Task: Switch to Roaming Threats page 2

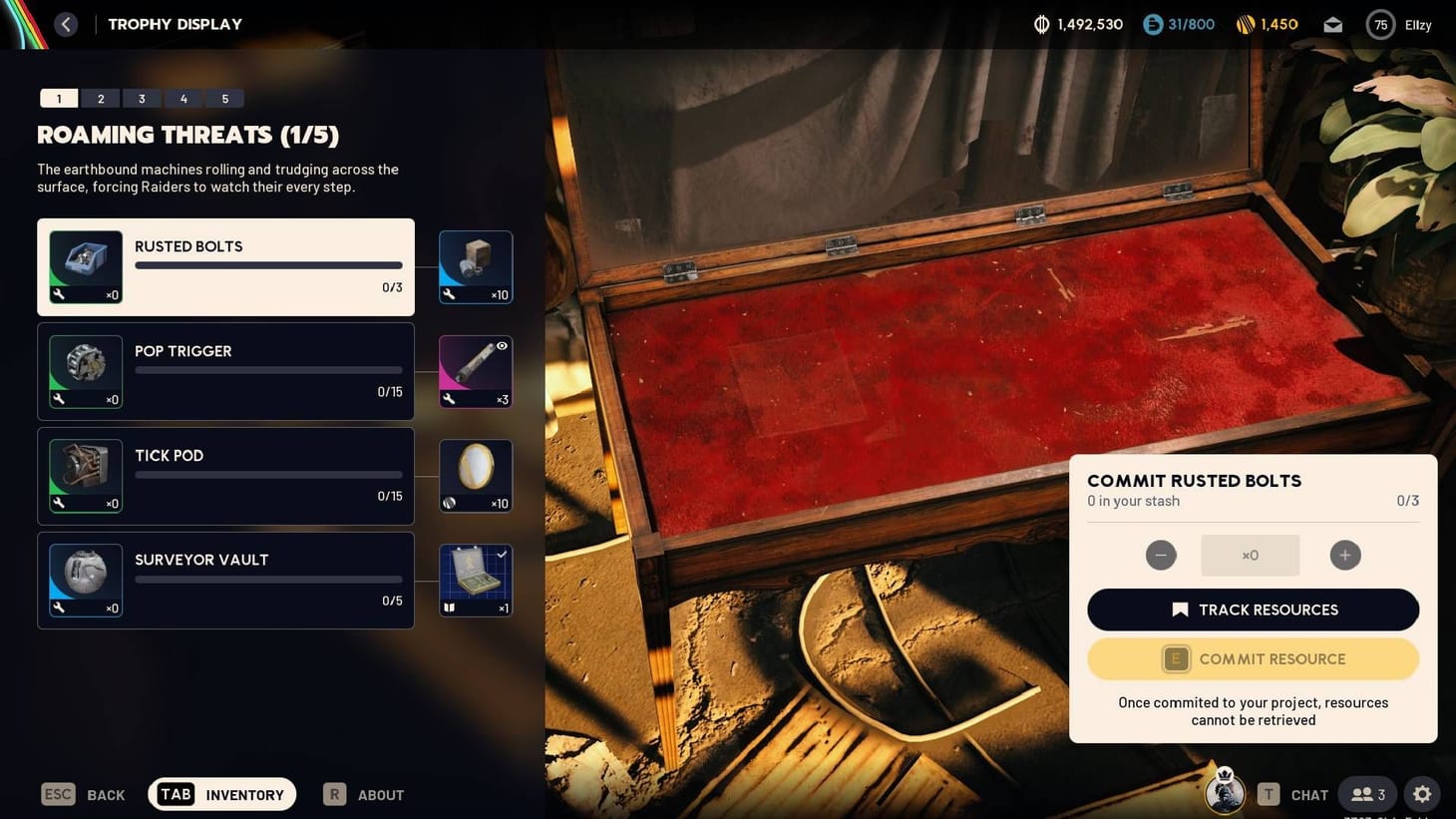Action: 100,98
